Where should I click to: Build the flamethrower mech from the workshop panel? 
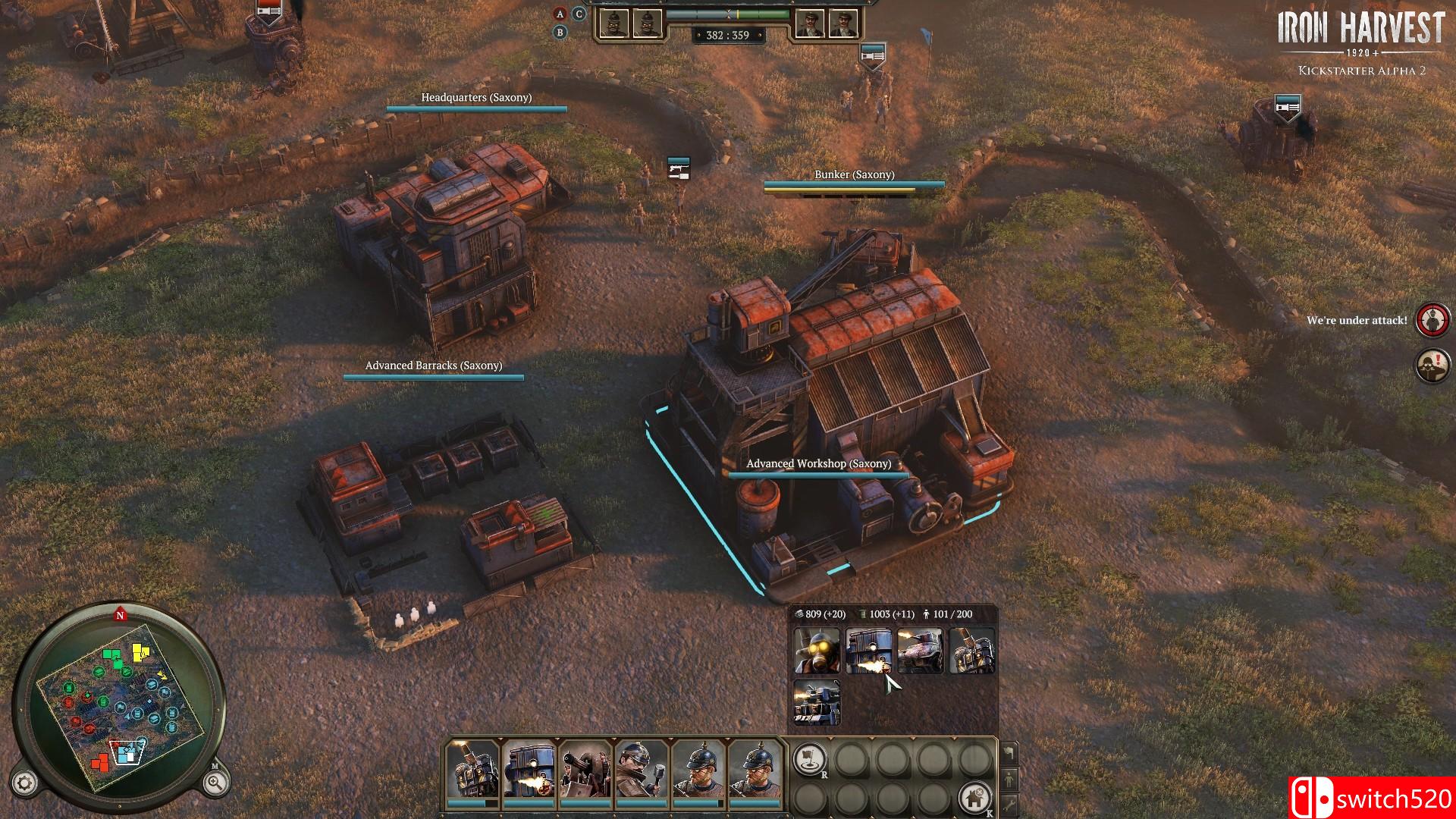pos(868,651)
